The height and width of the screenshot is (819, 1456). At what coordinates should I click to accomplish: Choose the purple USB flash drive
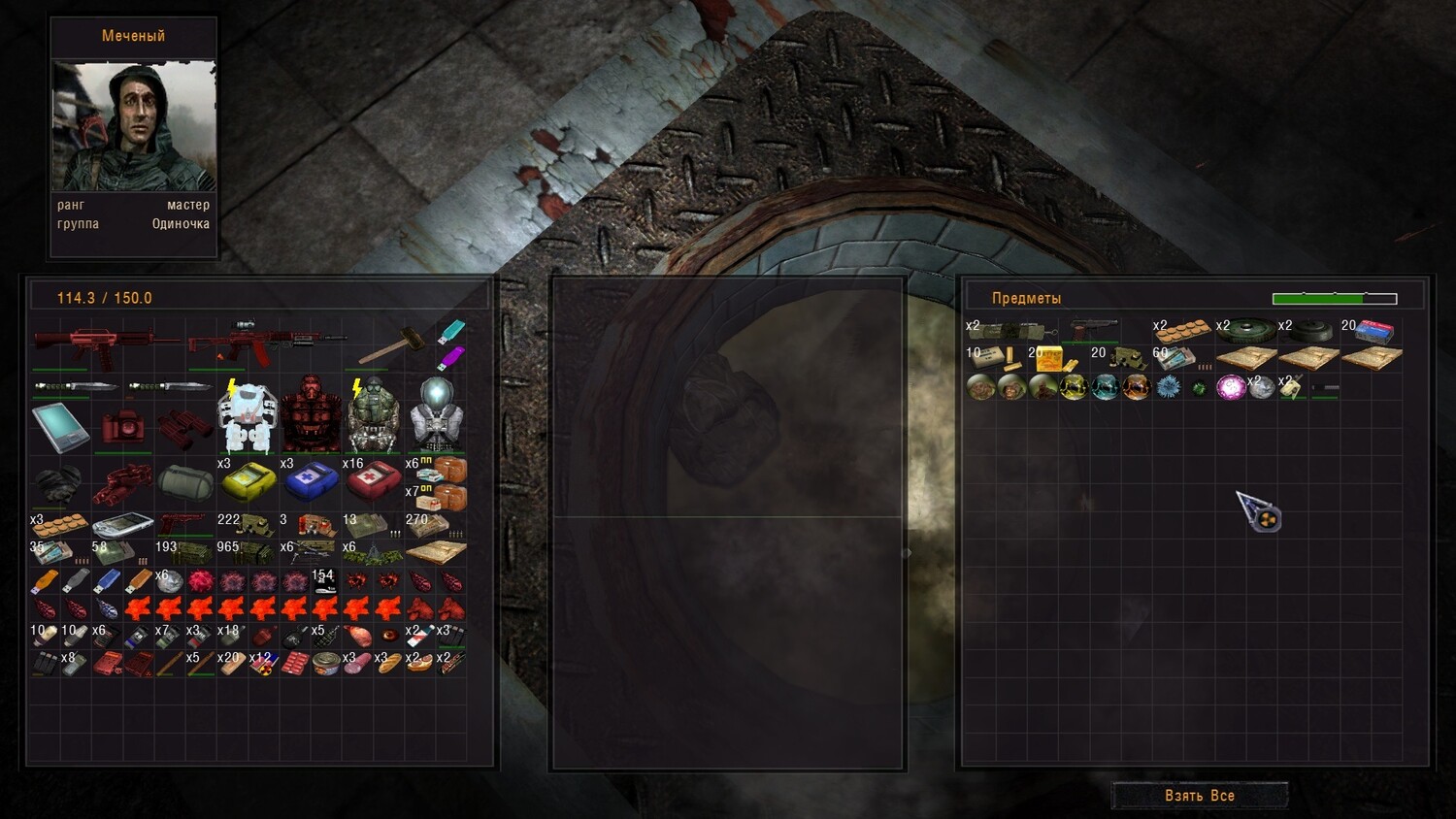tap(451, 359)
